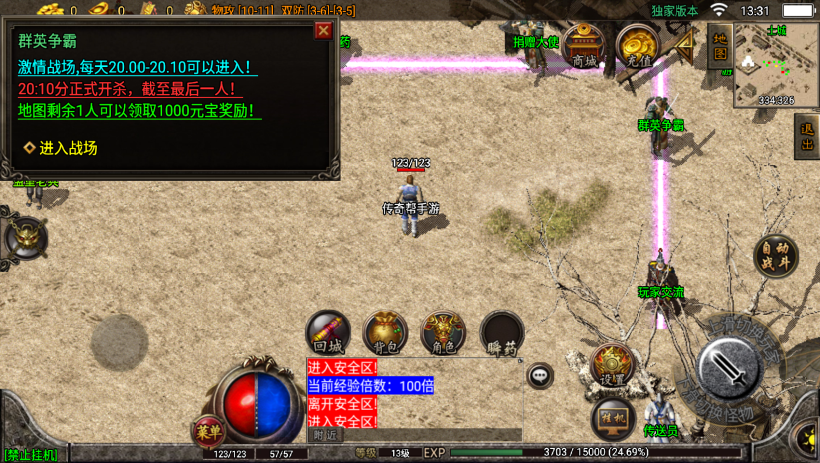Activate the 挂机 idle-mode button
Viewport: 820px width, 463px height.
point(612,418)
